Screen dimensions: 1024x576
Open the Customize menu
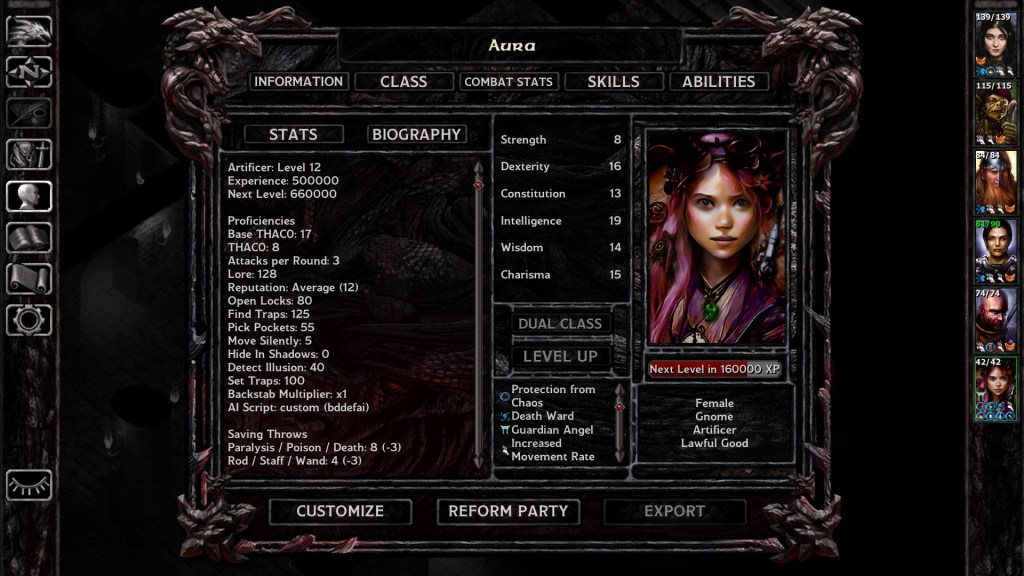coord(340,511)
